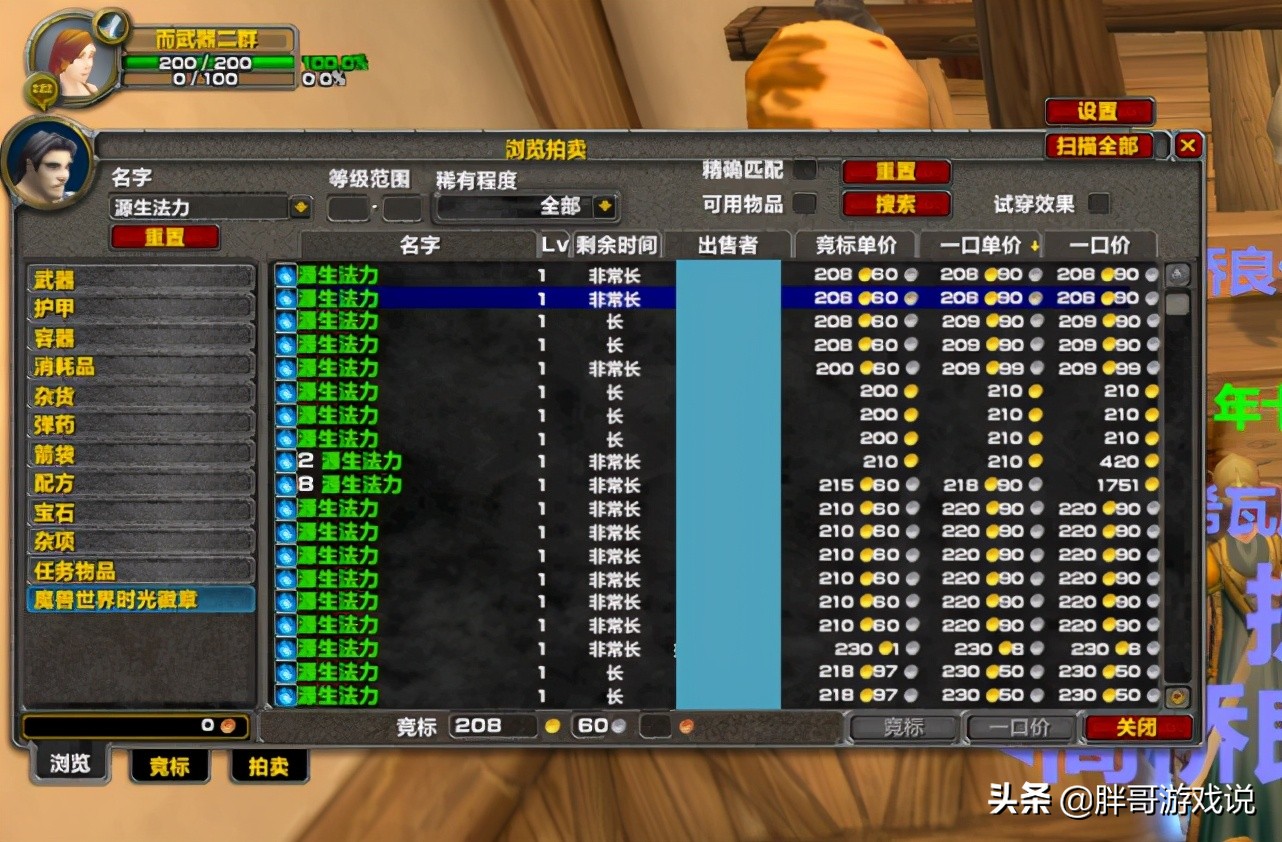
Task: Enable the 精确匹配 checkbox
Action: coord(805,170)
